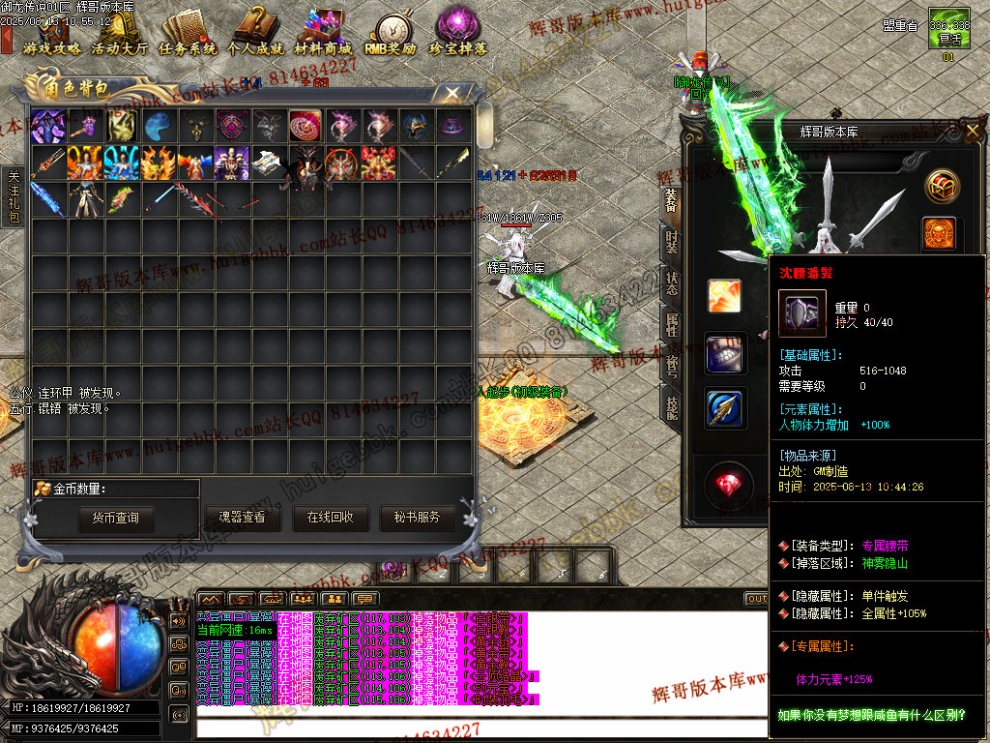Switch to the 时装 fashion tab
The image size is (990, 743).
(671, 244)
